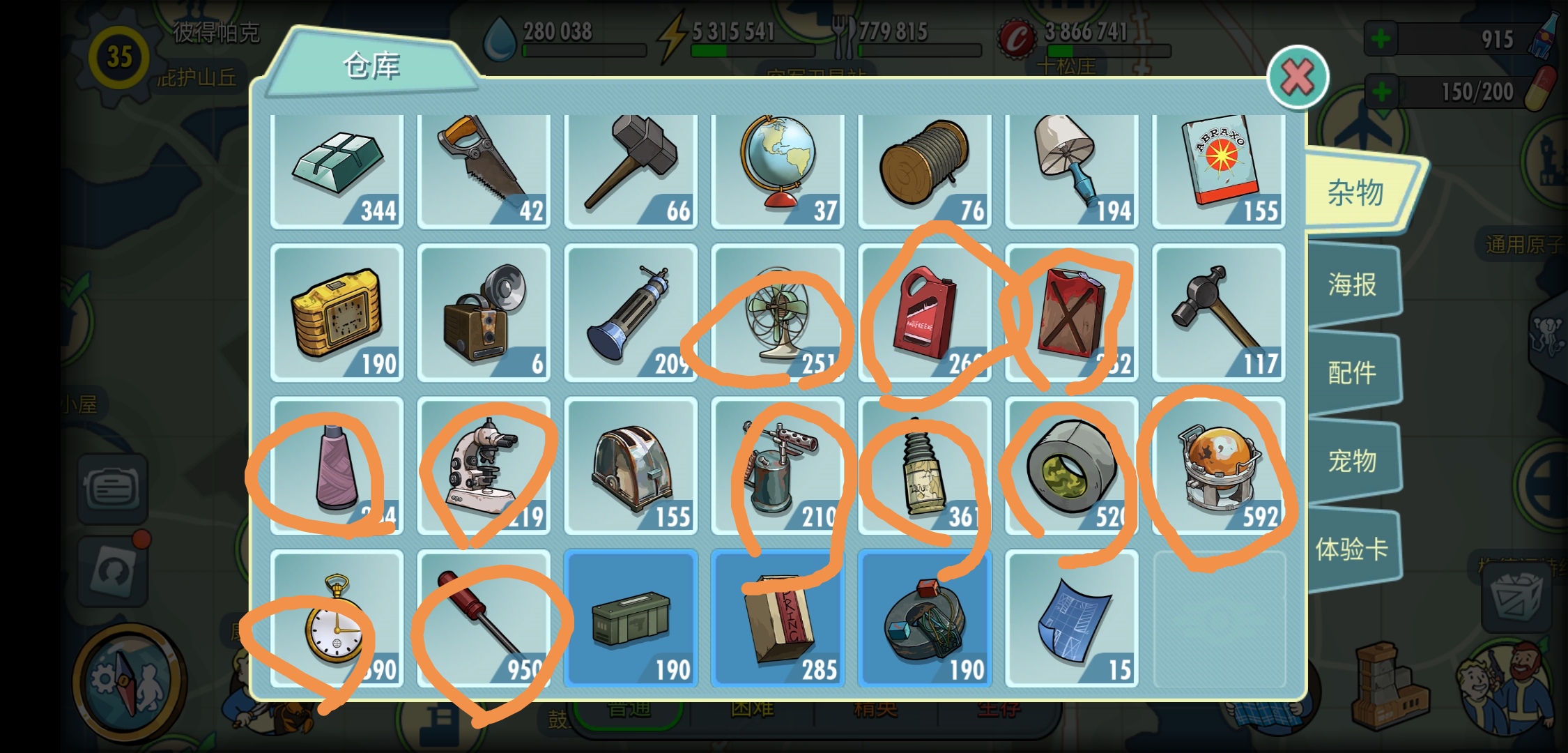
Task: Close the warehouse window
Action: [1297, 77]
